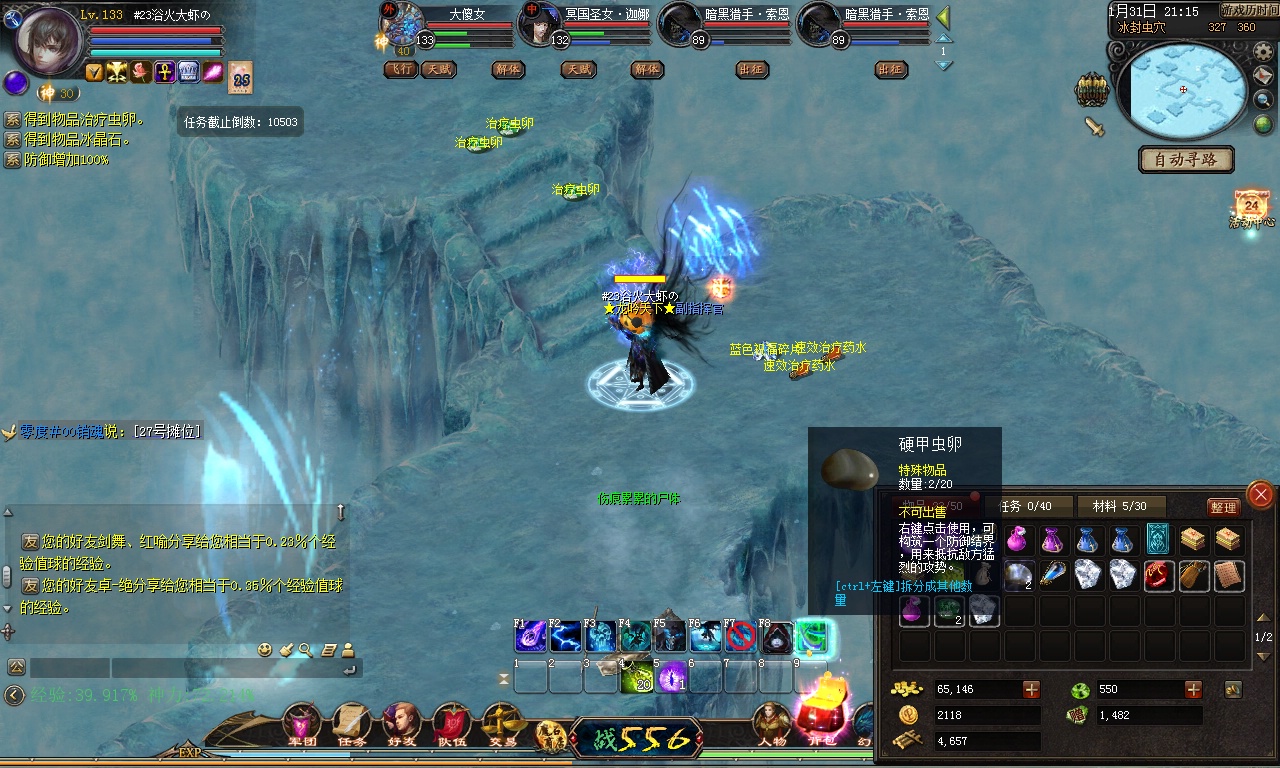Close the inventory bag window
This screenshot has width=1280, height=768.
tap(1261, 494)
